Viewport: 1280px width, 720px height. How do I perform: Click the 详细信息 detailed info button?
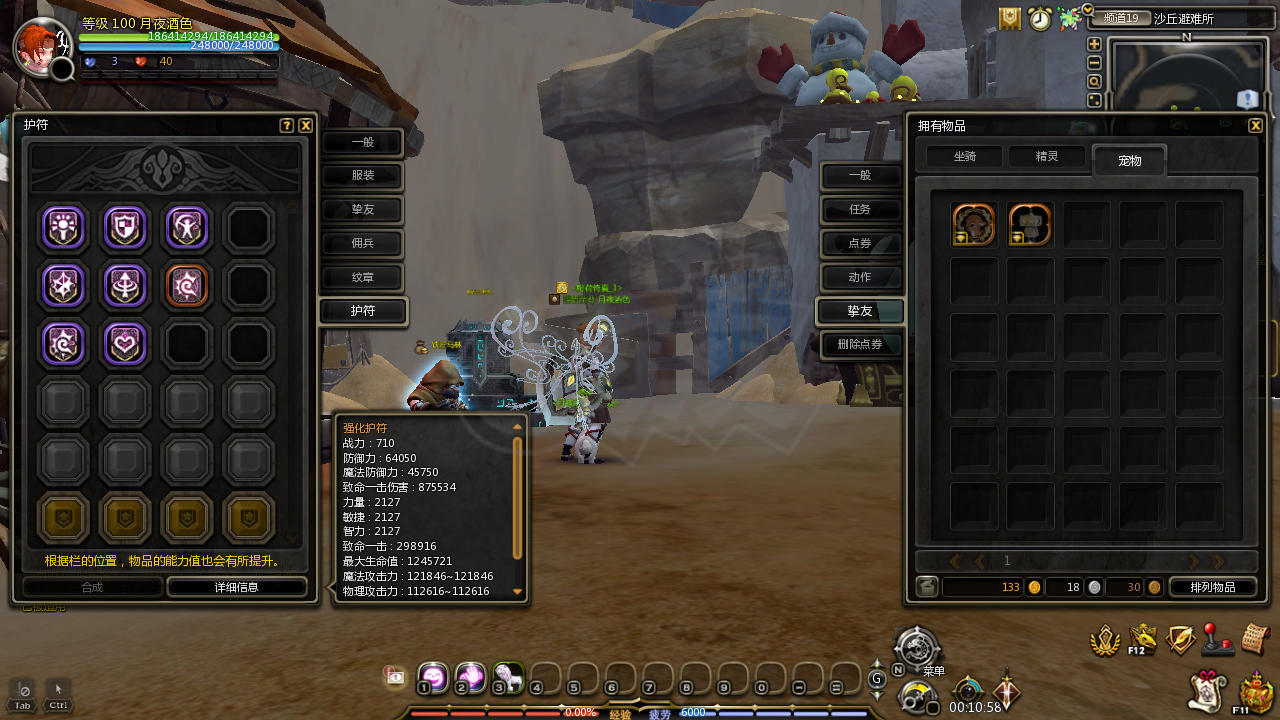click(x=237, y=587)
